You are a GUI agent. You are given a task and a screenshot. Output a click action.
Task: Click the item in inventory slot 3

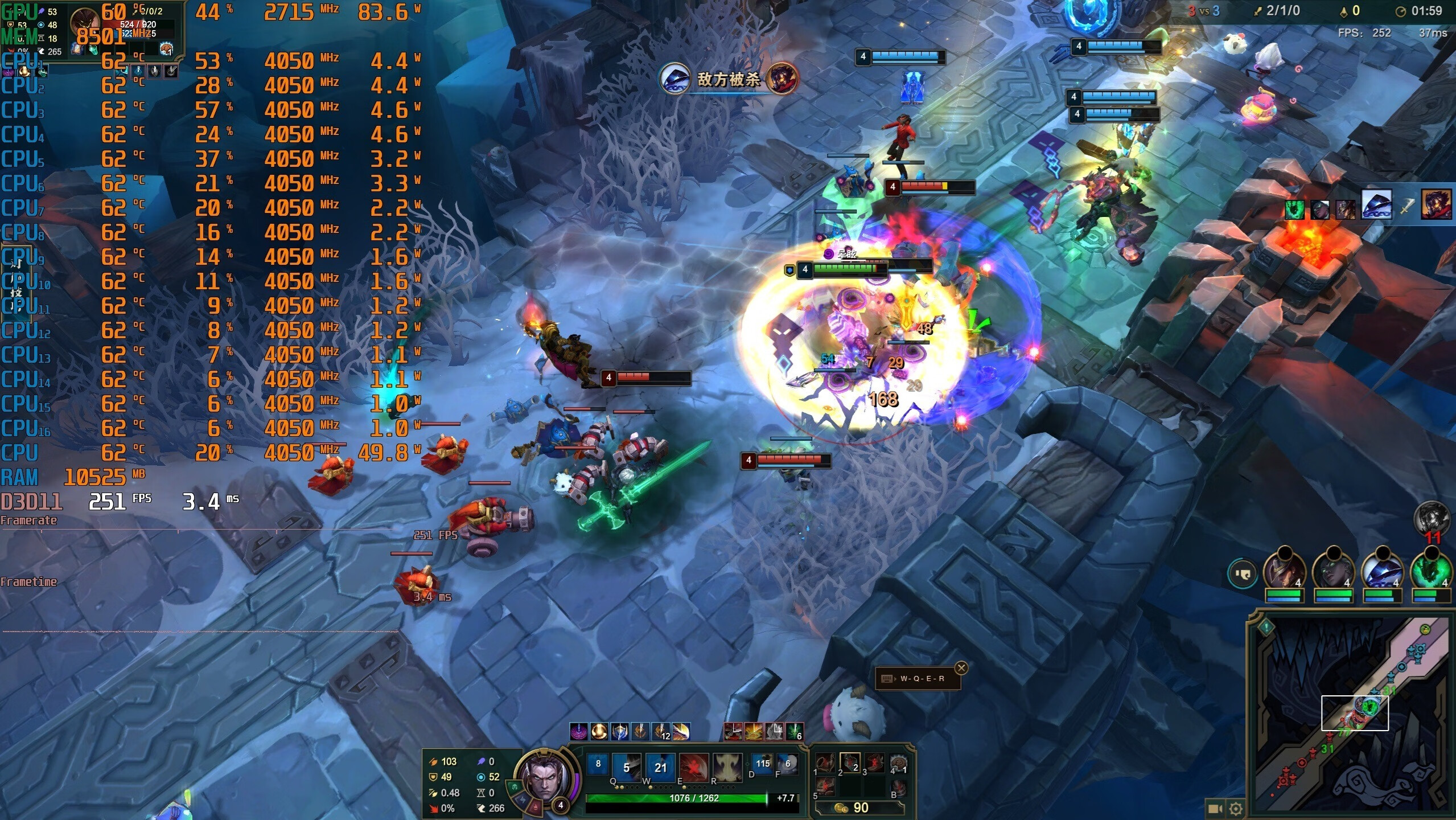coord(874,763)
